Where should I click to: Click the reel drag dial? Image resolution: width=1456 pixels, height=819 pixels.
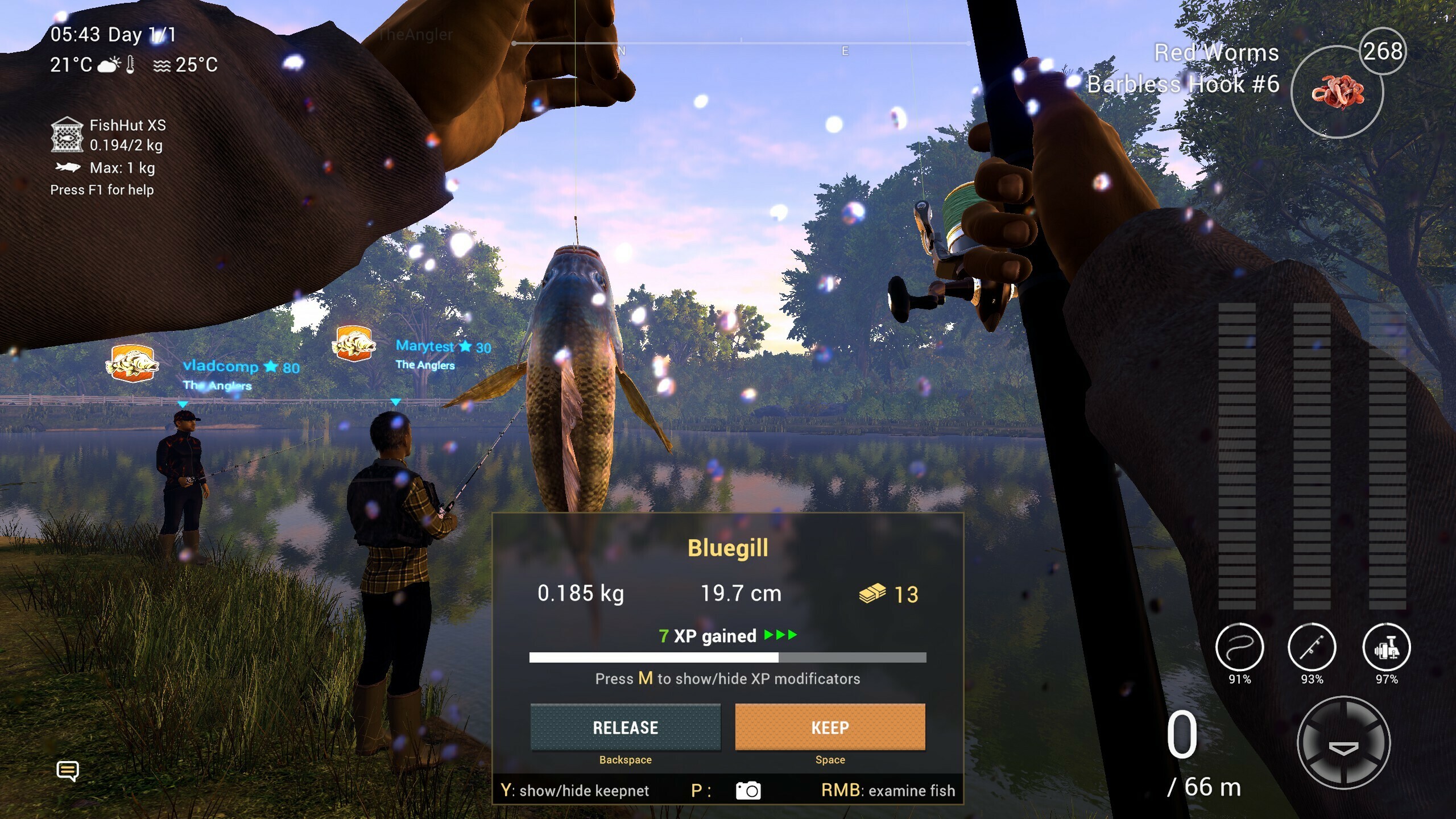coord(1343,743)
